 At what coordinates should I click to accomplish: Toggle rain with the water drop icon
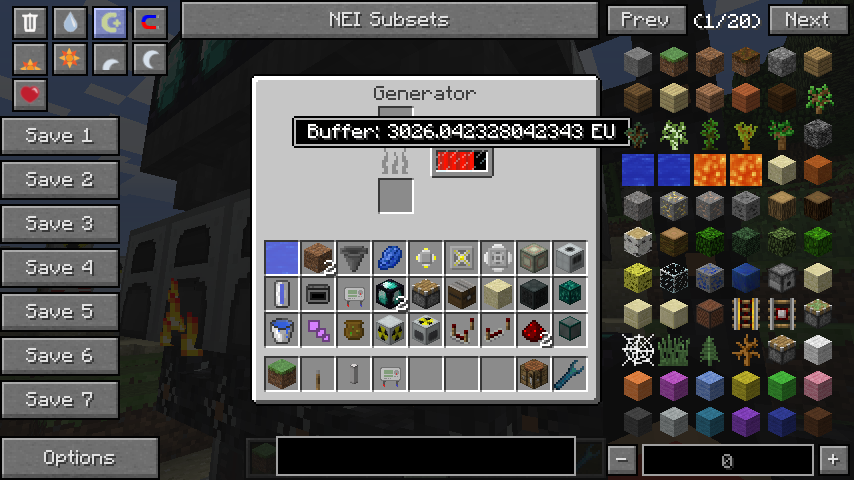(x=70, y=22)
